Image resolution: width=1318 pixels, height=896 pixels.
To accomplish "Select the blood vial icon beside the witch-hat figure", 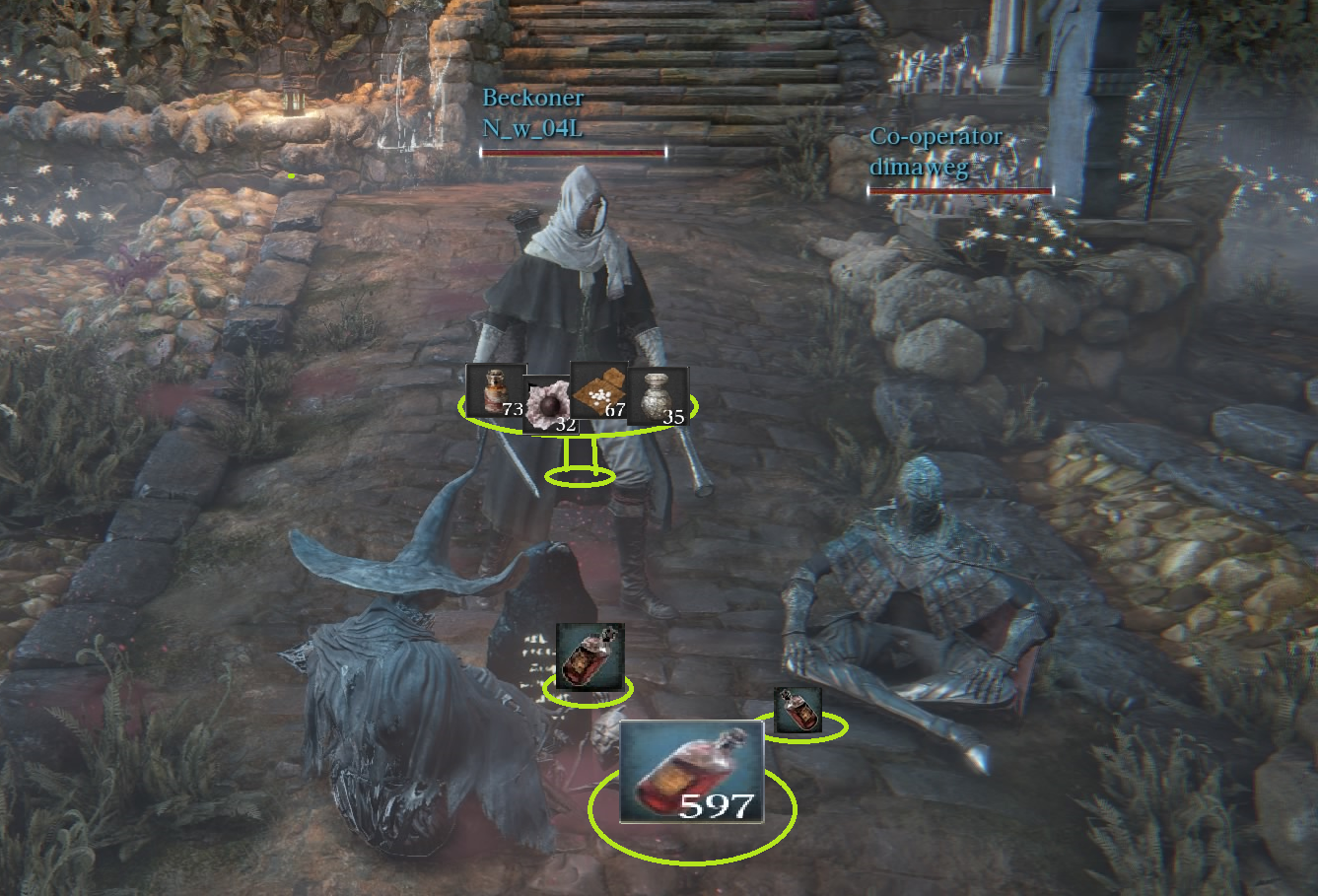I will [x=590, y=655].
